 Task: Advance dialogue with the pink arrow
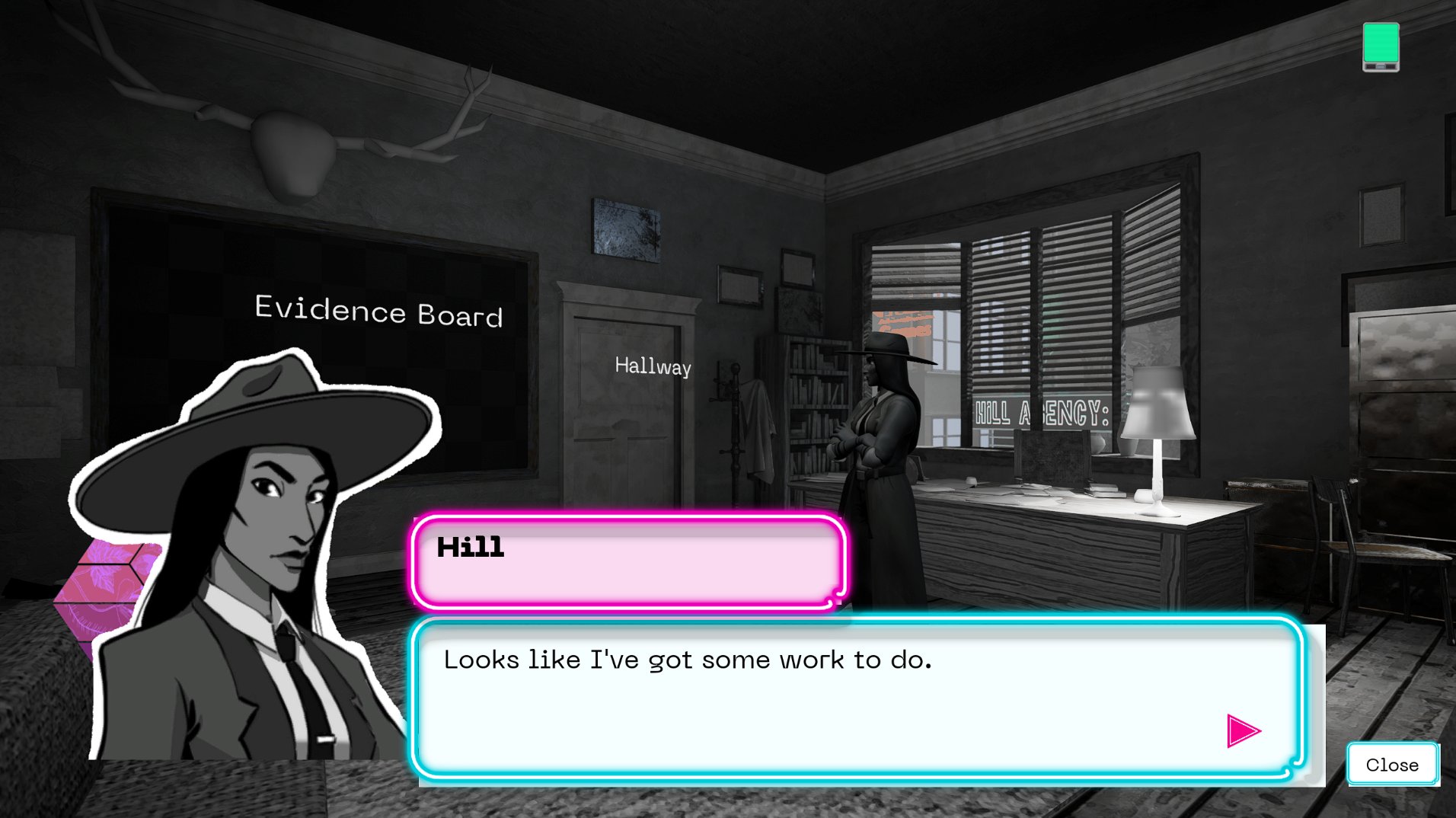pos(1243,731)
